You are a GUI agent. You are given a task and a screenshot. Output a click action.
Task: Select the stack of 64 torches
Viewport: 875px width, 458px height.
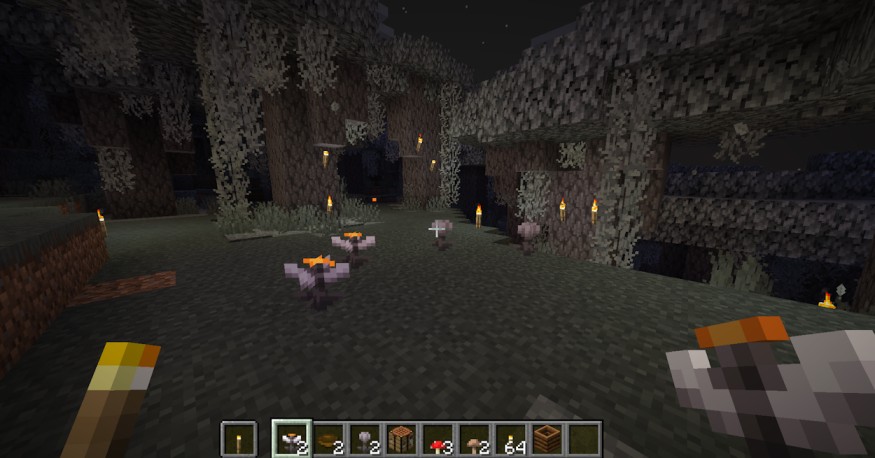click(x=511, y=439)
